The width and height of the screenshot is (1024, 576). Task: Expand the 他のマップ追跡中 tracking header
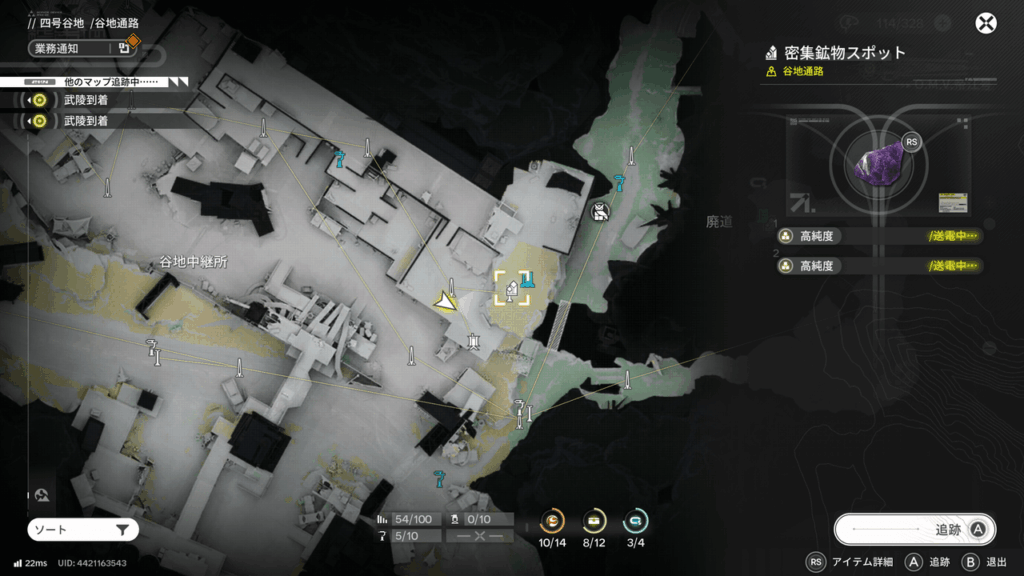click(95, 80)
